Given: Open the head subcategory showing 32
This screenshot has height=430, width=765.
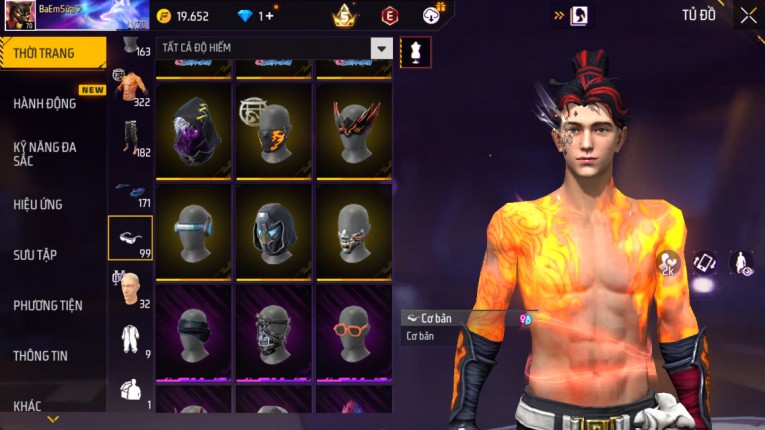Looking at the screenshot, I should click(x=130, y=290).
